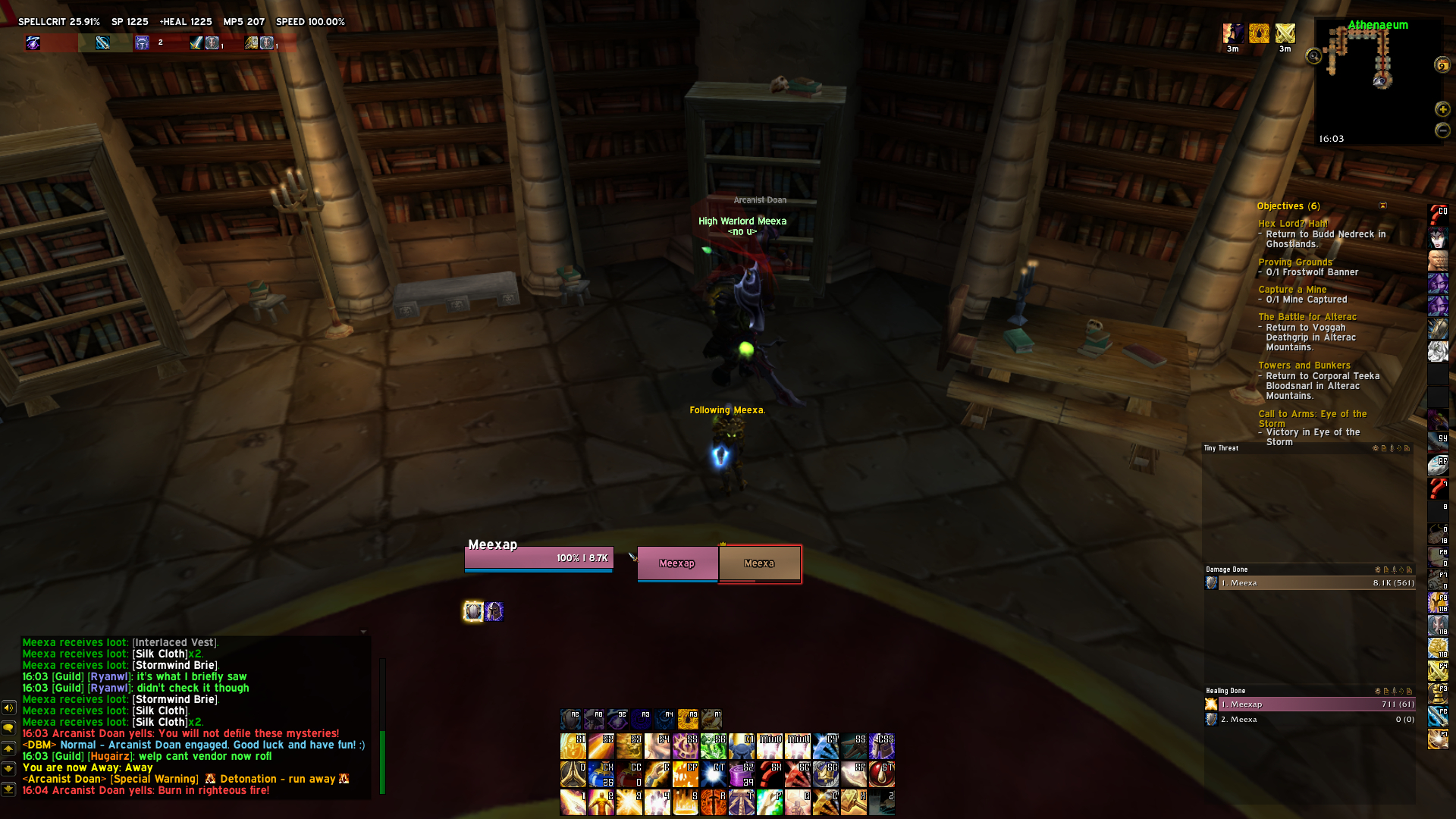The height and width of the screenshot is (819, 1456).
Task: Click the minimap zoom-in plus button
Action: point(1442,109)
